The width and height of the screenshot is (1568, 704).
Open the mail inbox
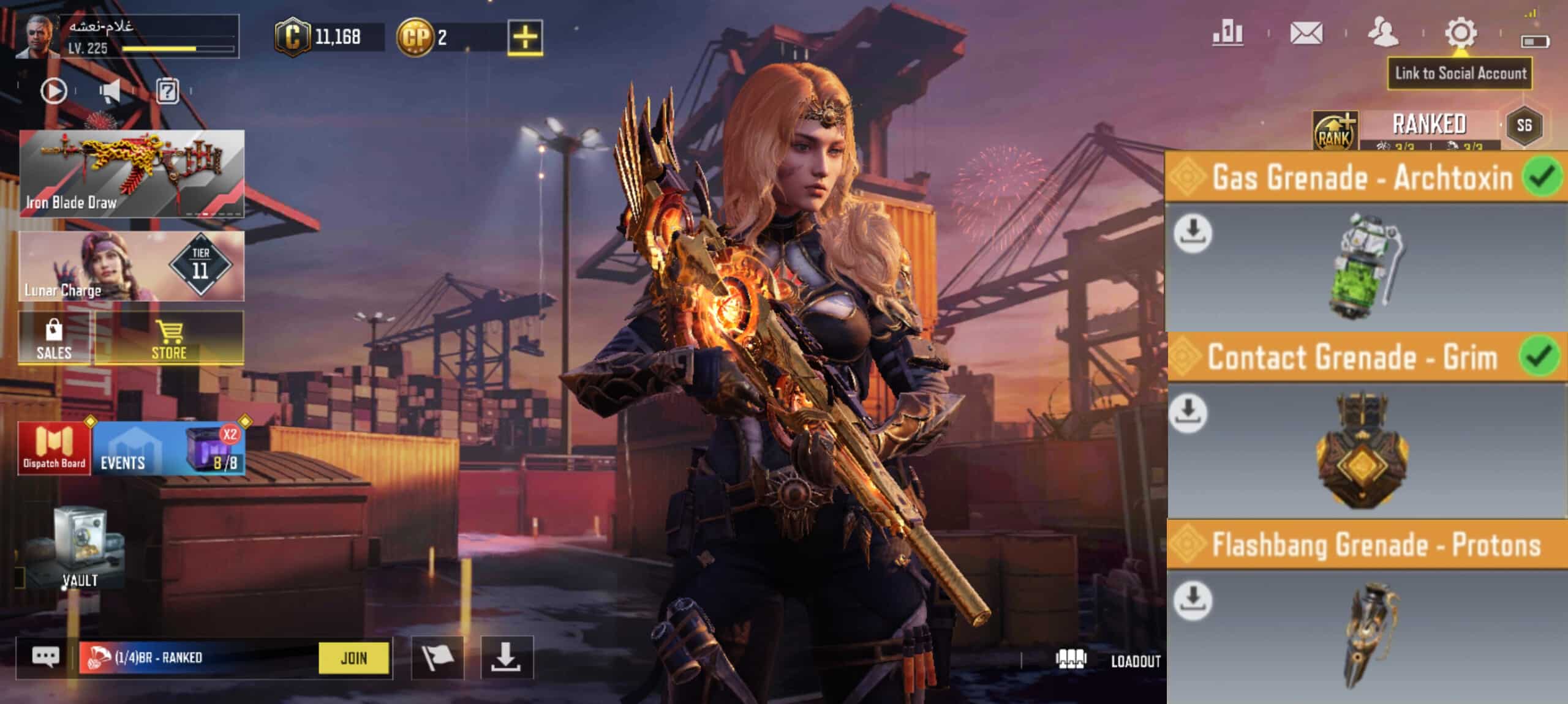pyautogui.click(x=1306, y=33)
